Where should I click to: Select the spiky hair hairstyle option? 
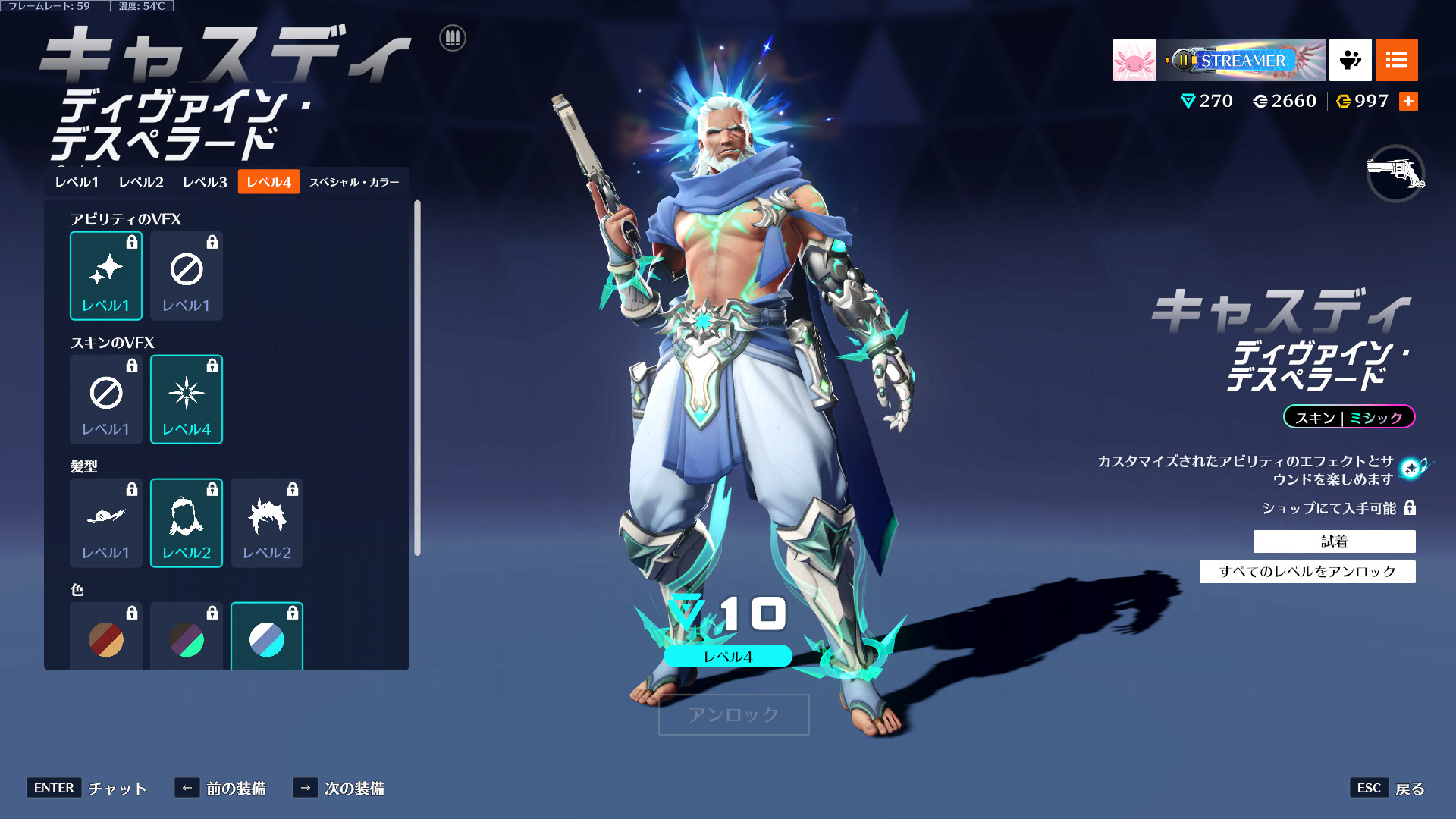(267, 523)
